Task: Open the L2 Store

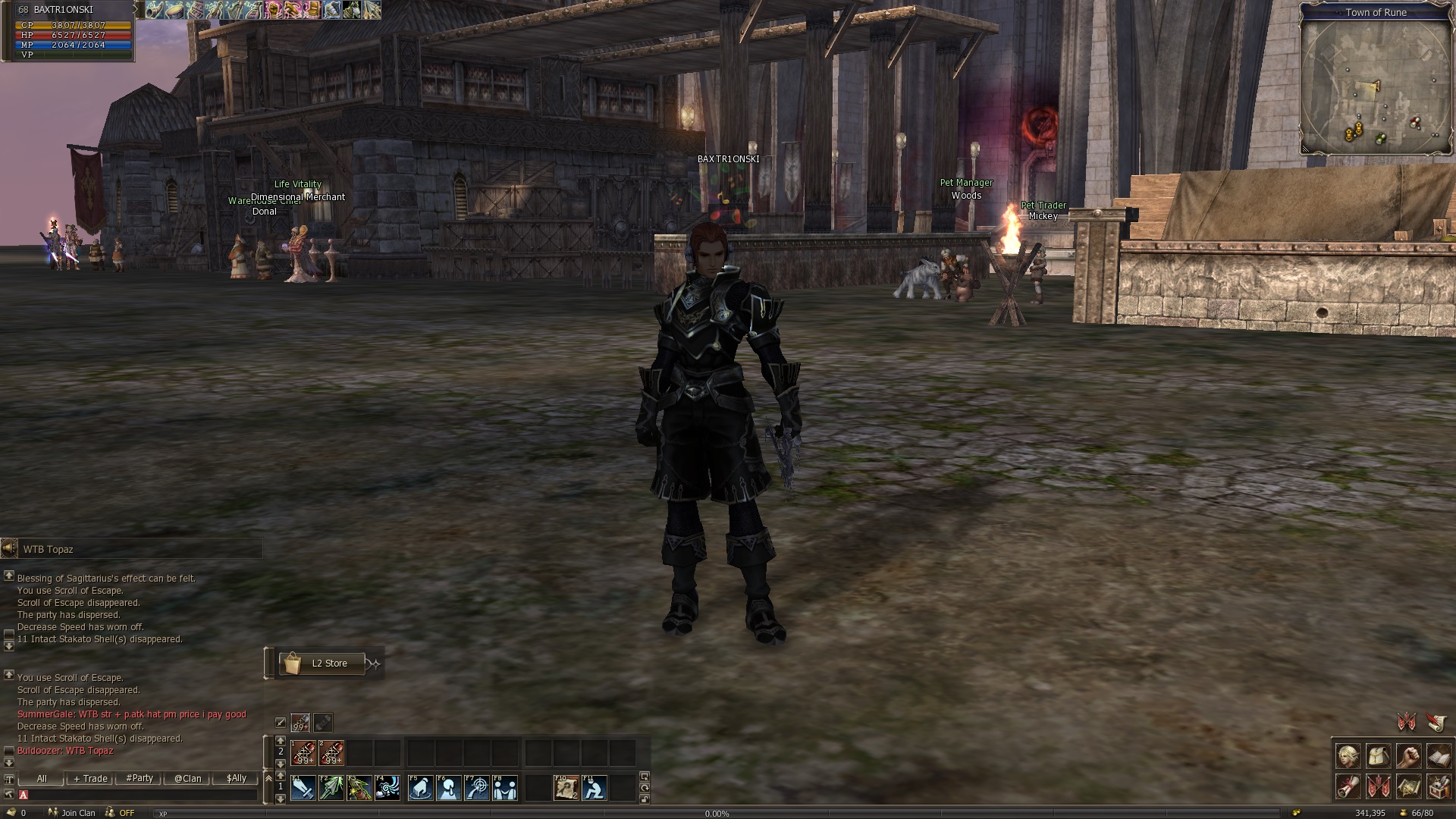Action: (322, 664)
